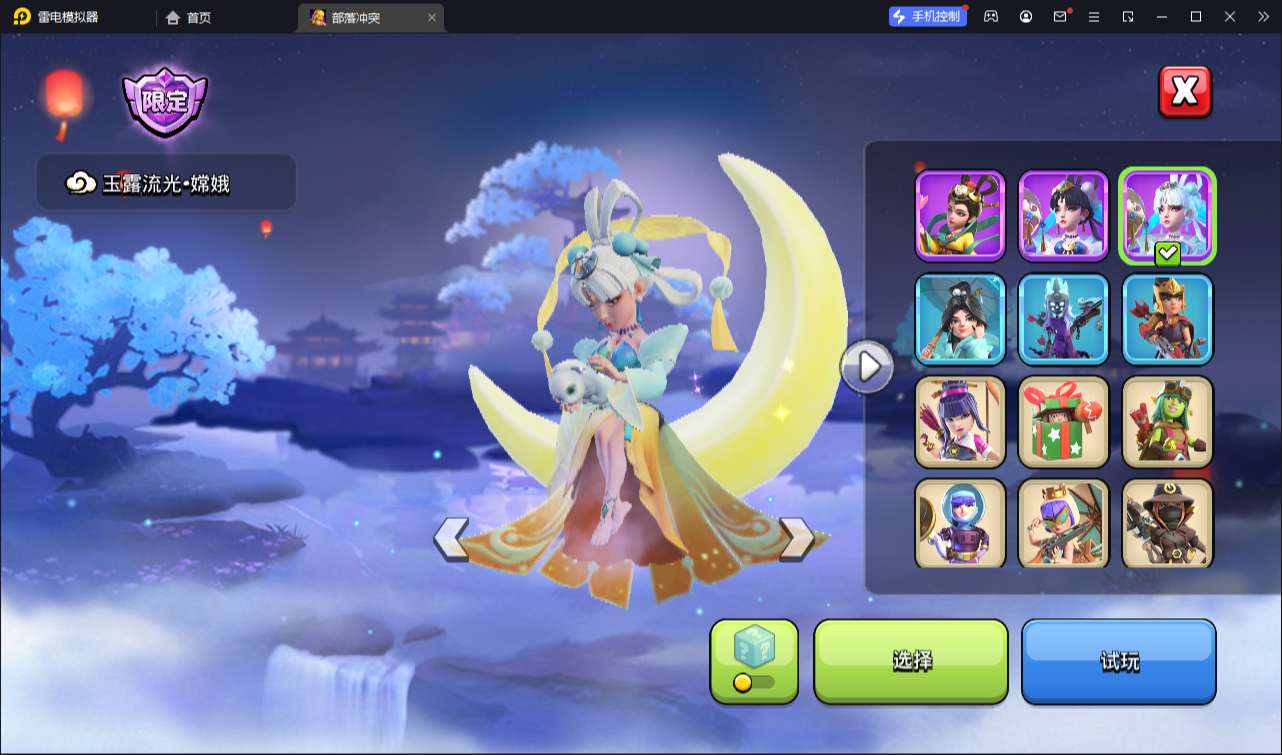This screenshot has height=755, width=1282.
Task: Select the dark hooded gunslinger skin
Action: pyautogui.click(x=1167, y=523)
